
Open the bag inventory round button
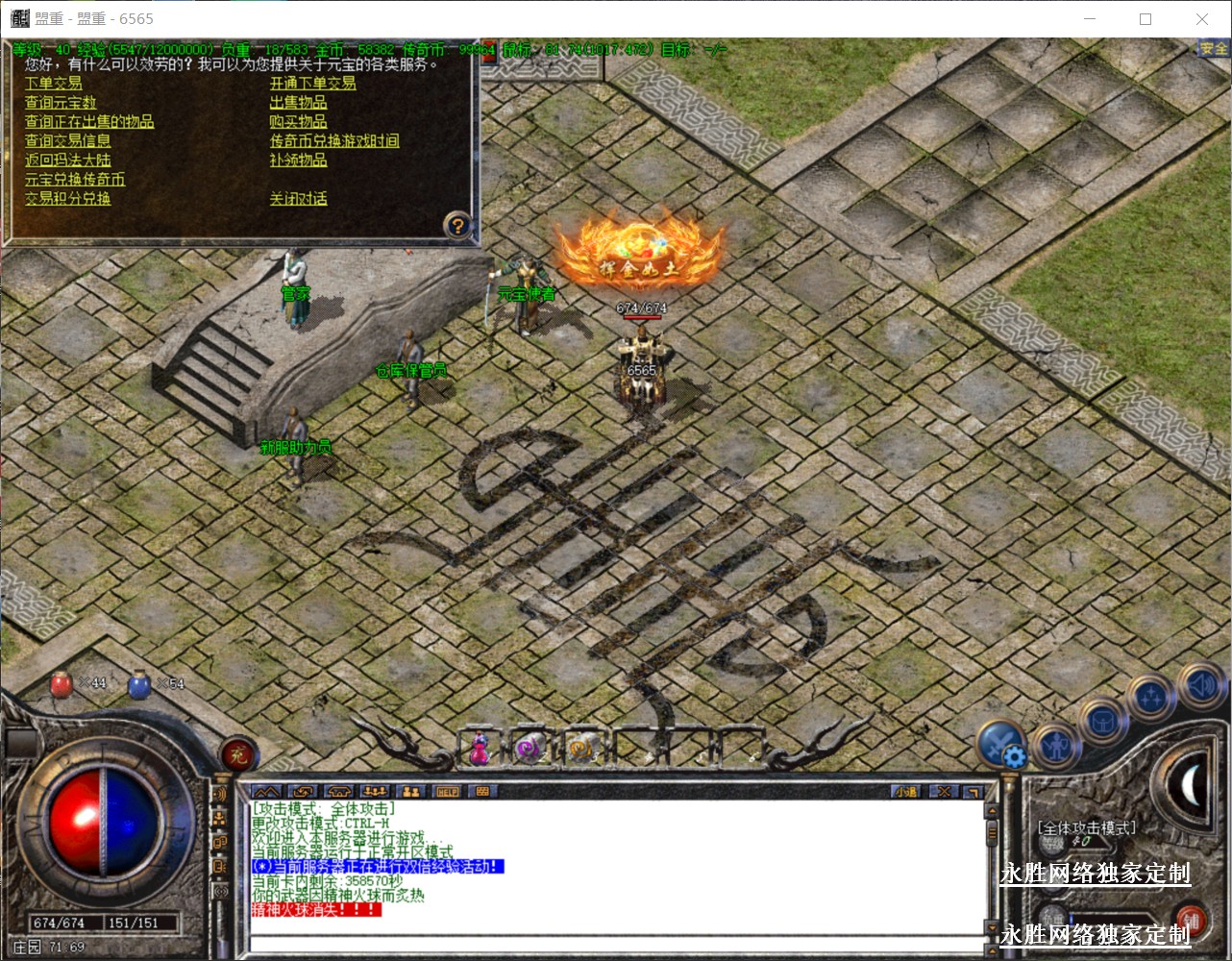(x=1101, y=721)
